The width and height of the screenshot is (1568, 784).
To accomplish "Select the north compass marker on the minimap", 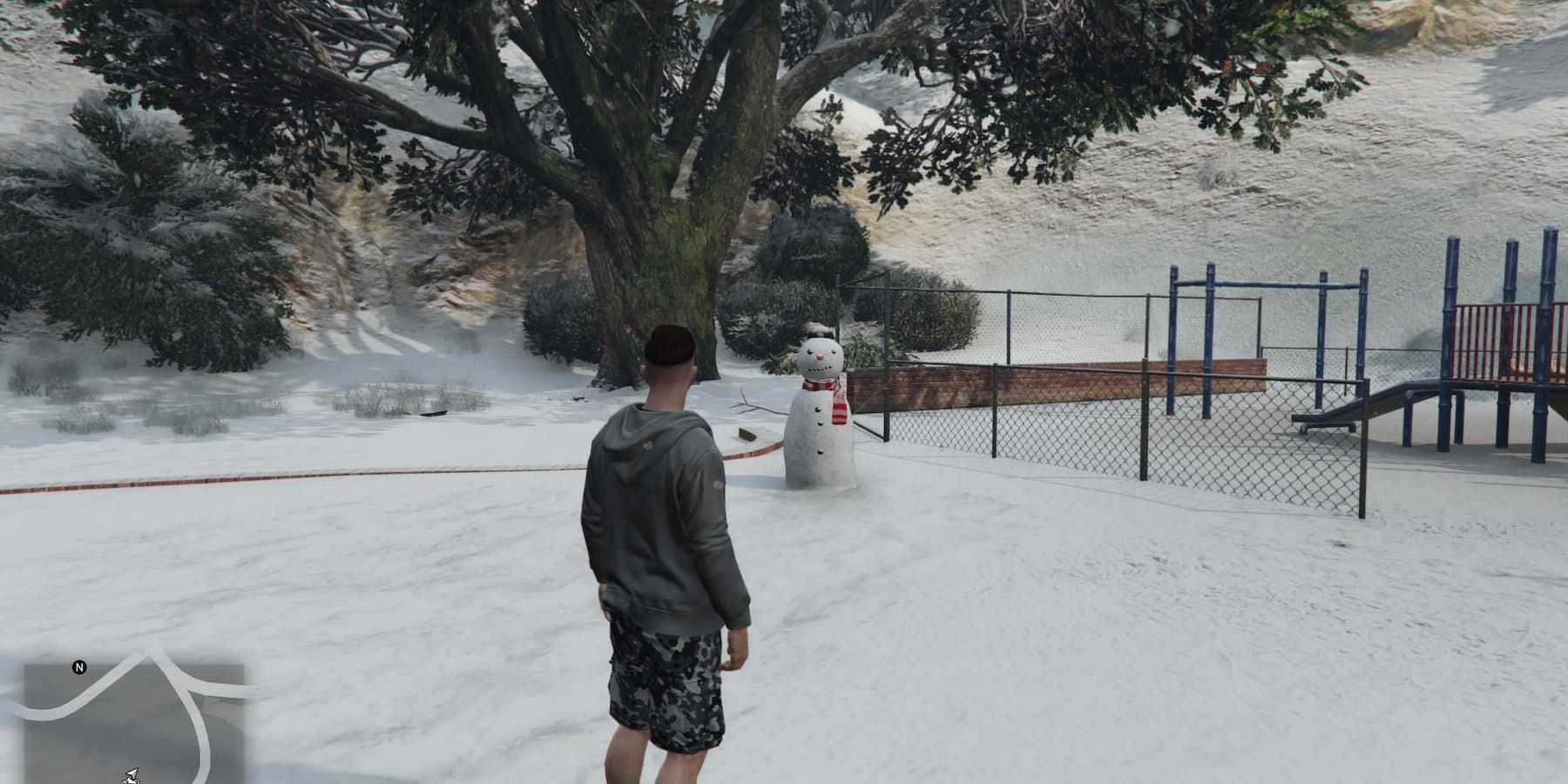I will [x=79, y=668].
